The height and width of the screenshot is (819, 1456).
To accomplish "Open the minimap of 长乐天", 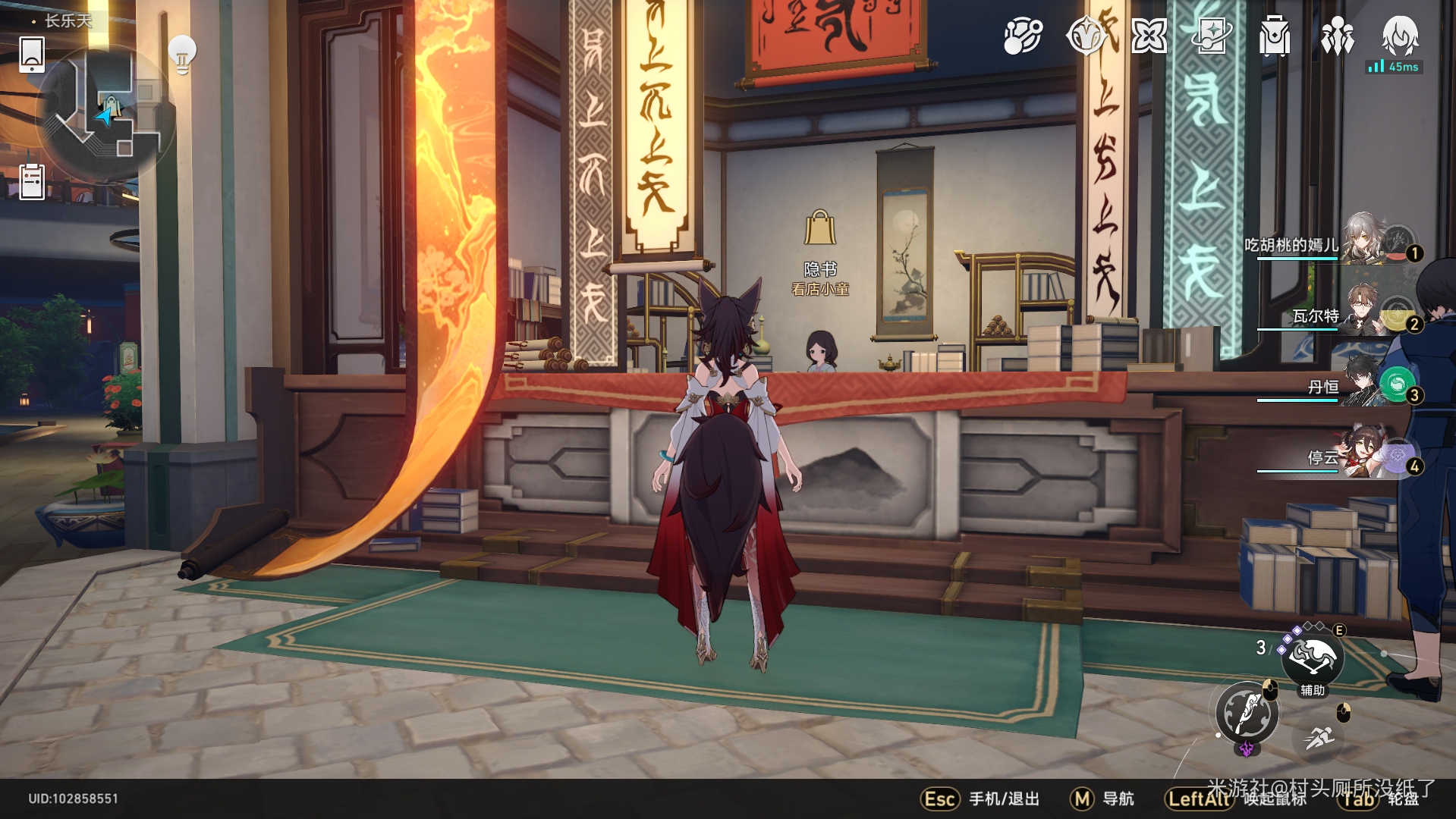I will (x=106, y=114).
